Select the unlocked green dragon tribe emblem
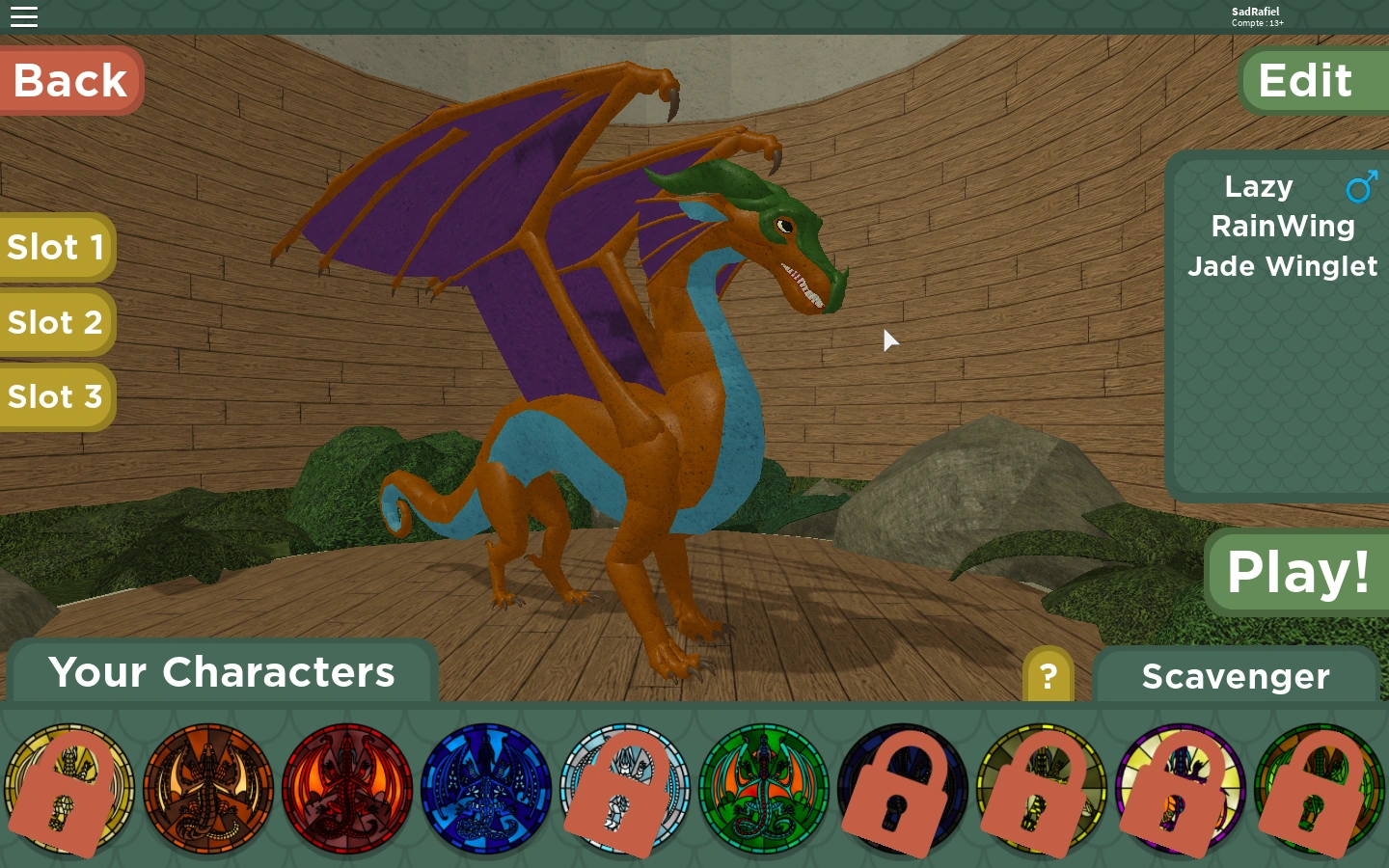1389x868 pixels. point(764,789)
